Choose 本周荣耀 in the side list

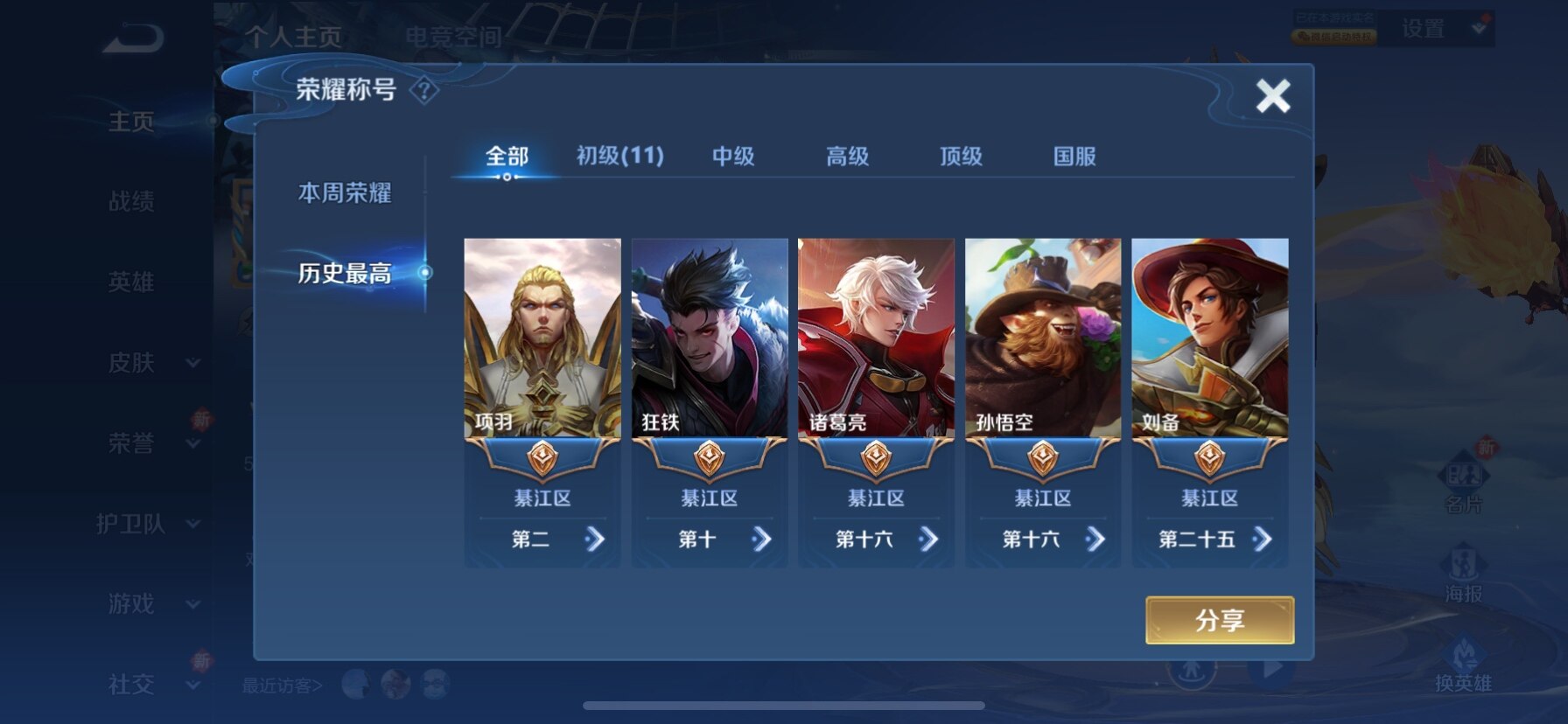(x=345, y=192)
